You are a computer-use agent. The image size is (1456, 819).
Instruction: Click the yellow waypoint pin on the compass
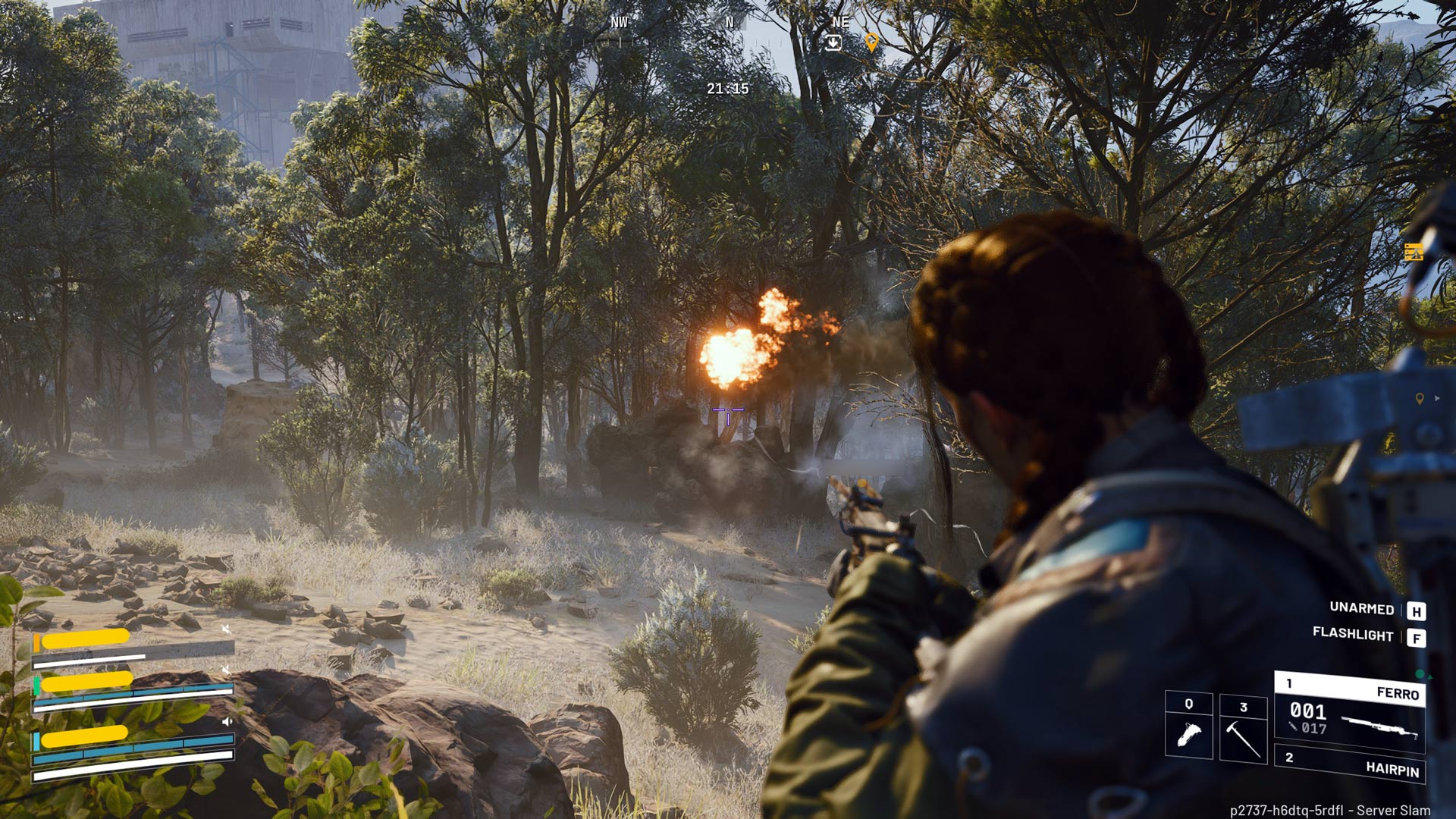873,43
